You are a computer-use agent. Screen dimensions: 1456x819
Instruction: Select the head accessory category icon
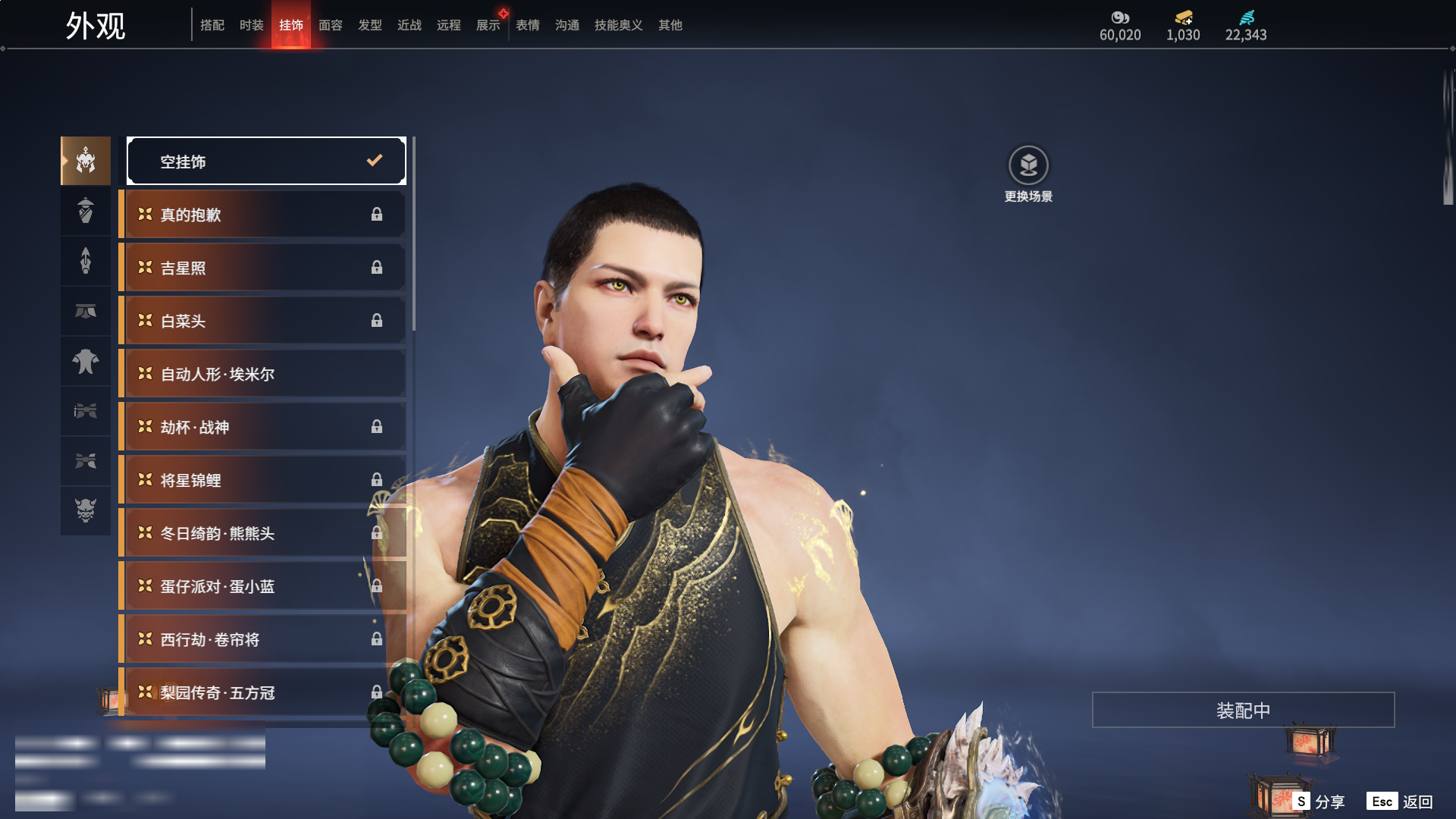(86, 161)
